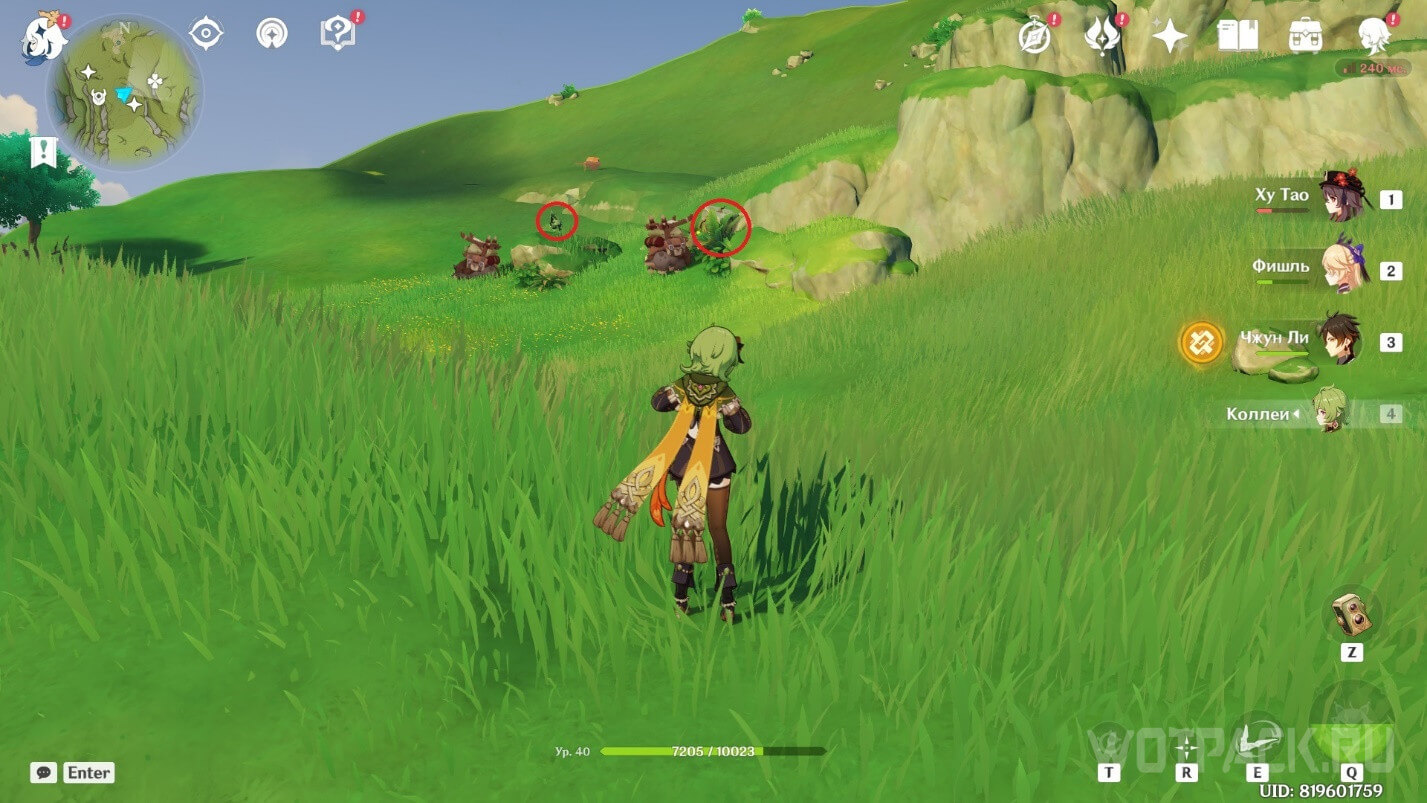
Task: Select active character Коллеи in party list
Action: click(1330, 412)
